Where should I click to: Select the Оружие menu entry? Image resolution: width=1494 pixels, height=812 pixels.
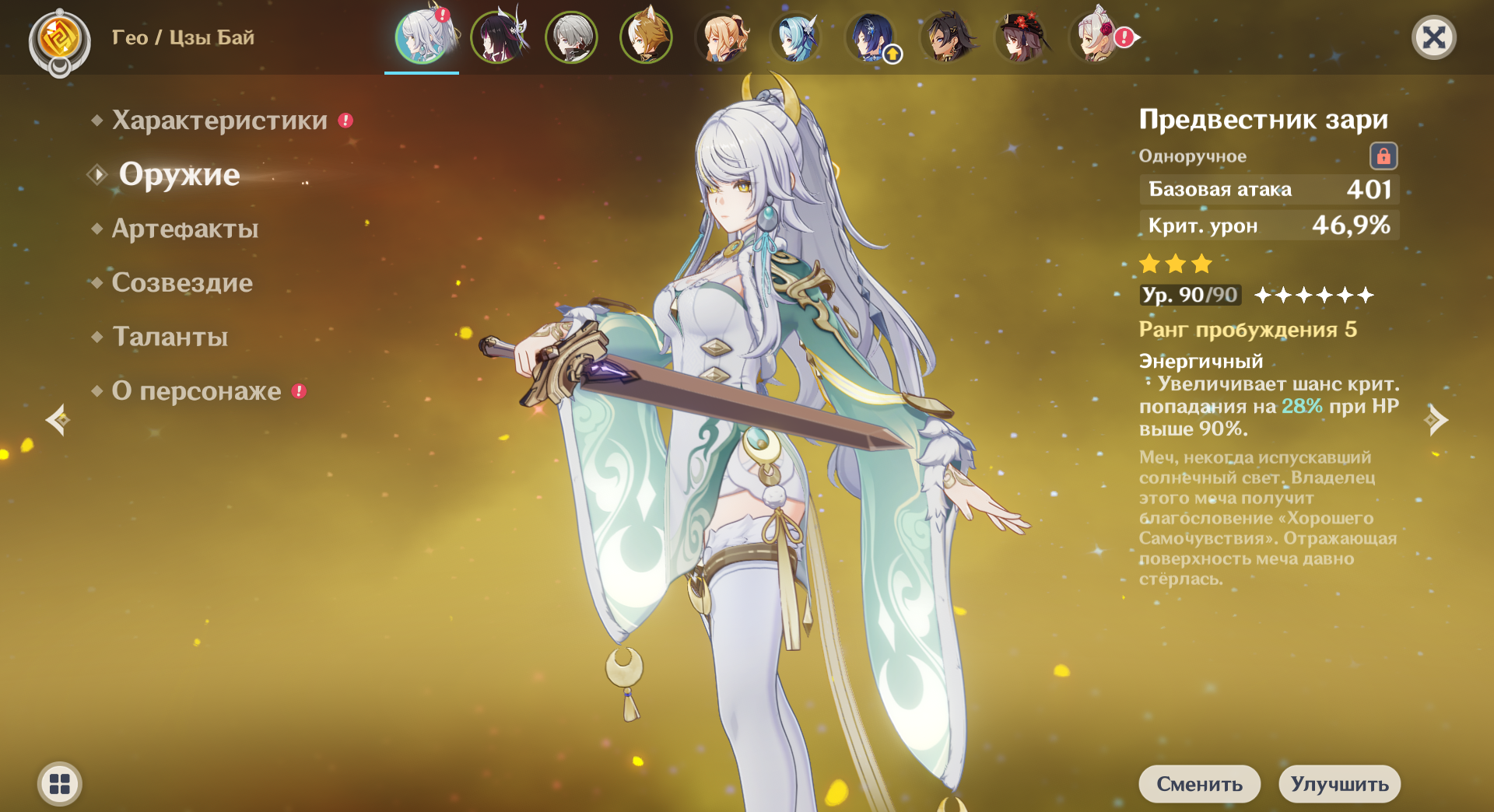click(x=179, y=174)
